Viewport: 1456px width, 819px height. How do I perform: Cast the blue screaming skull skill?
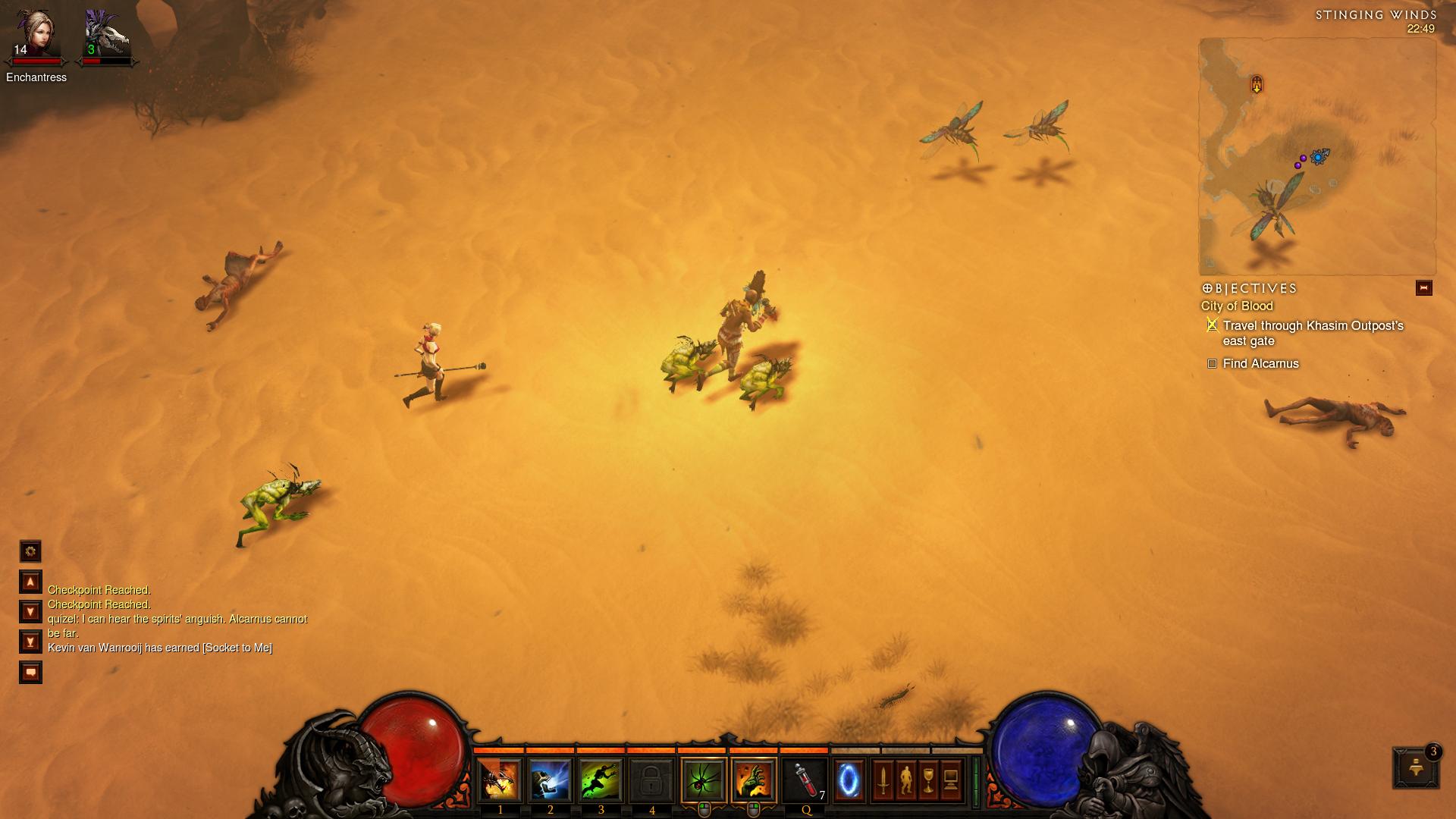click(551, 780)
